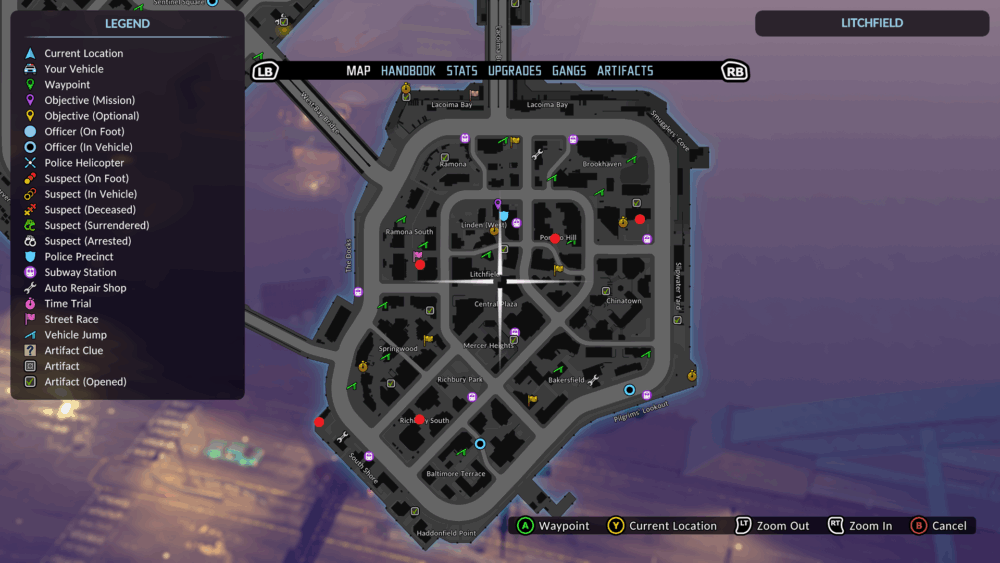Image resolution: width=1000 pixels, height=563 pixels.
Task: Open the Stats tab
Action: (x=462, y=71)
